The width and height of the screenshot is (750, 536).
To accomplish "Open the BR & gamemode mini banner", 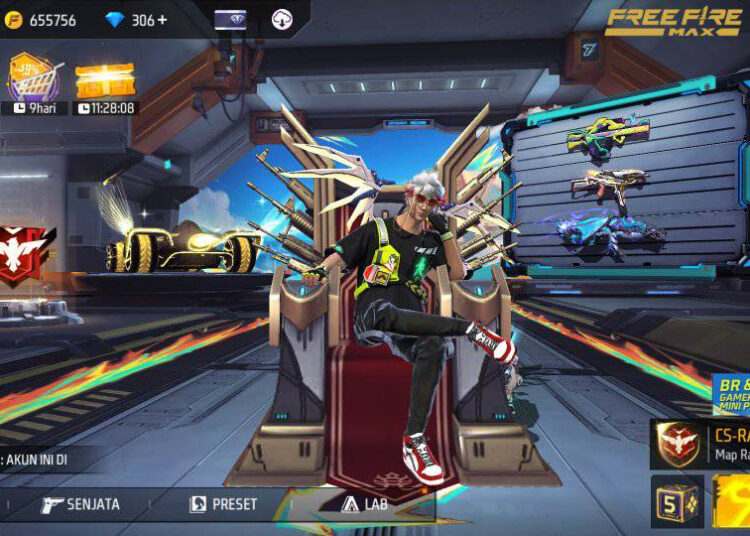I will 731,395.
